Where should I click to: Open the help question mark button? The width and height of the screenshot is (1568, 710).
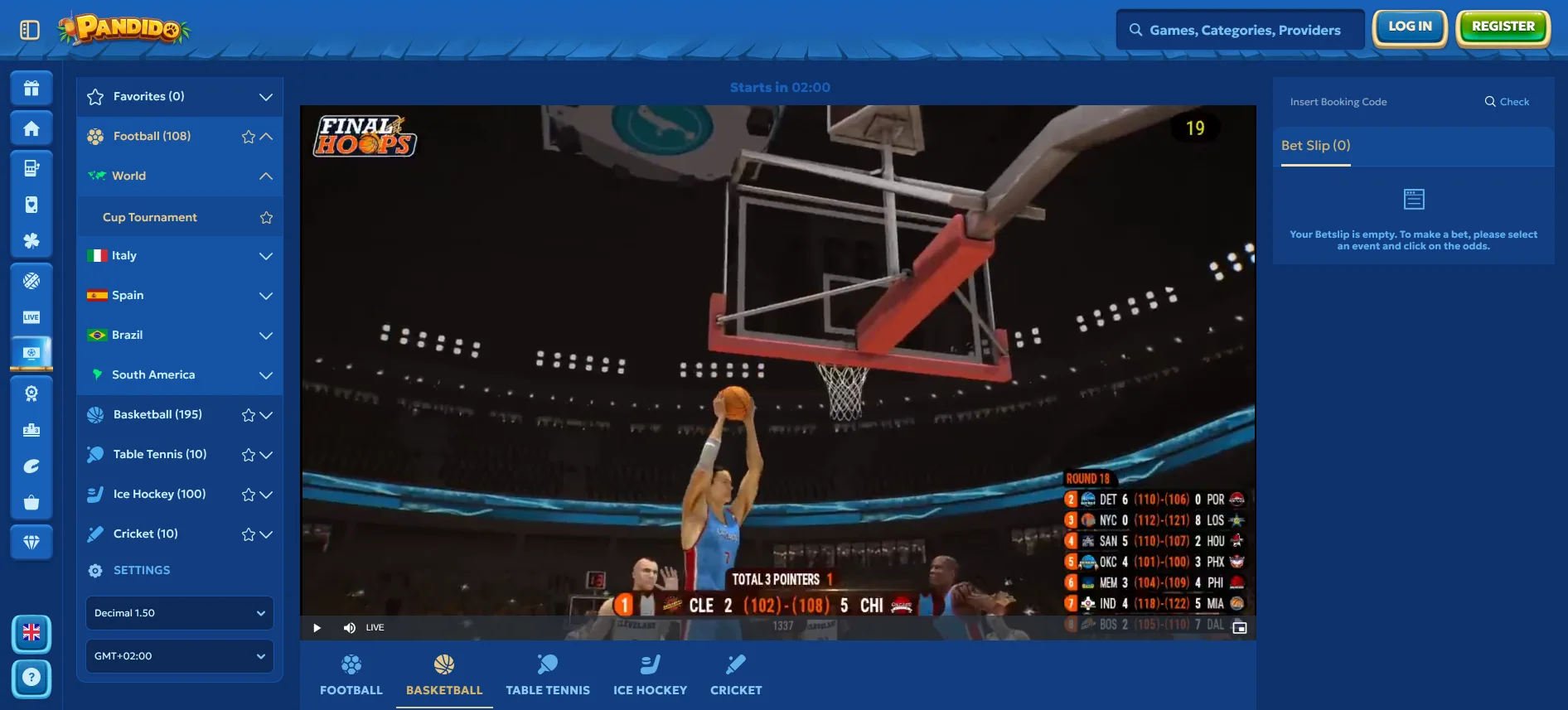coord(31,678)
